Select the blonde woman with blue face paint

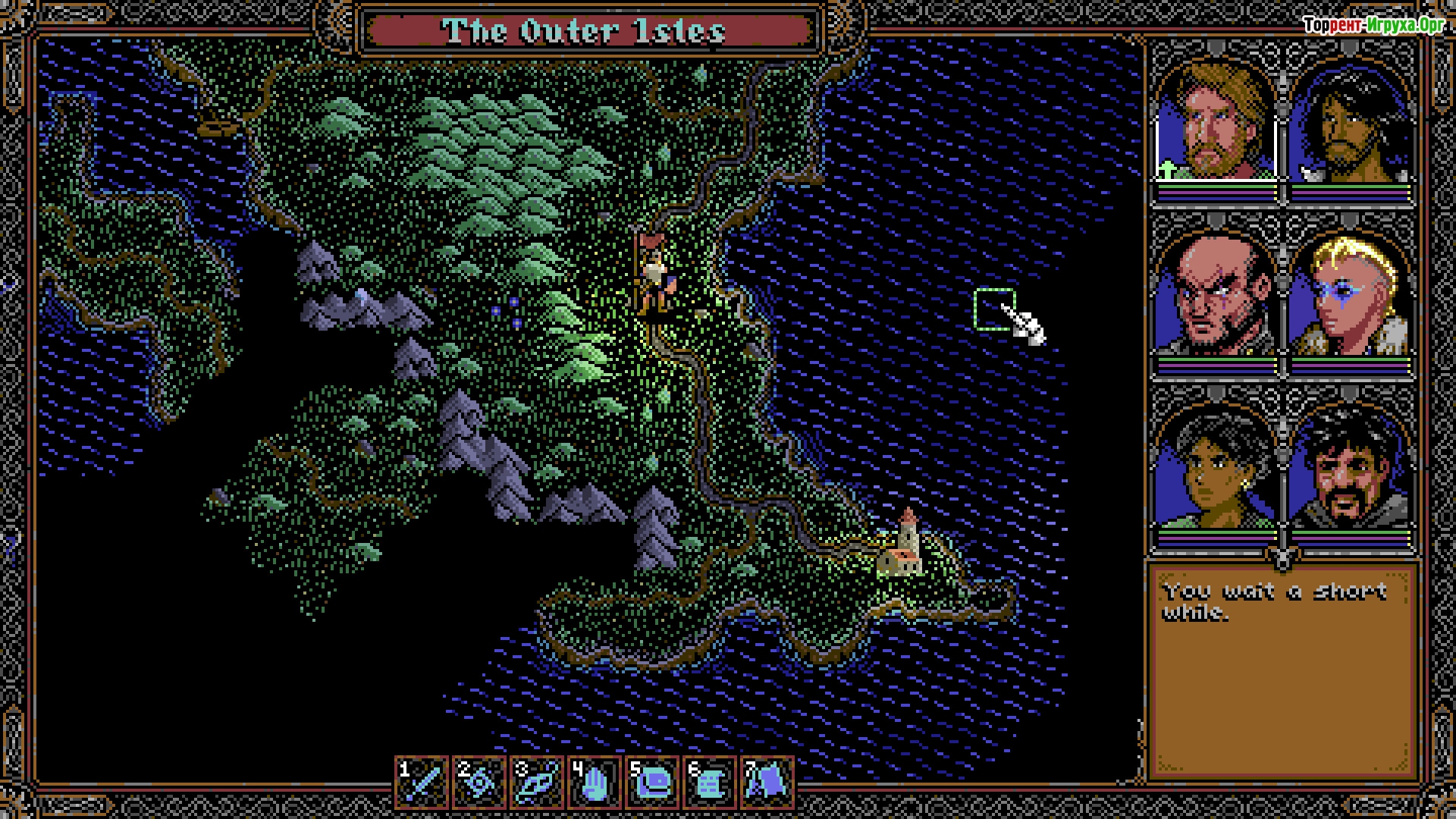coord(1350,296)
